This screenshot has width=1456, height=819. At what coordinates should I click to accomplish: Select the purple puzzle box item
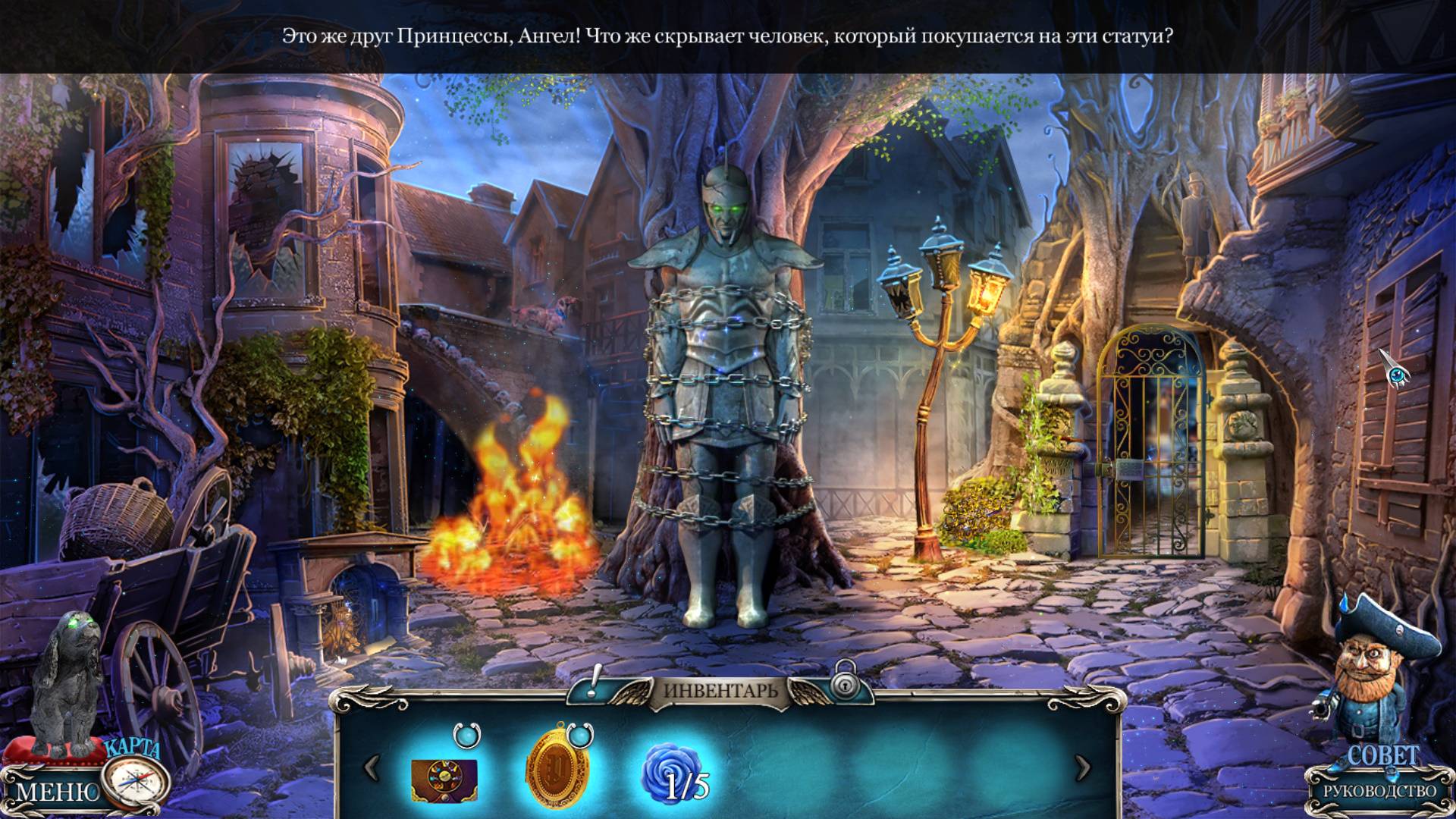point(444,780)
